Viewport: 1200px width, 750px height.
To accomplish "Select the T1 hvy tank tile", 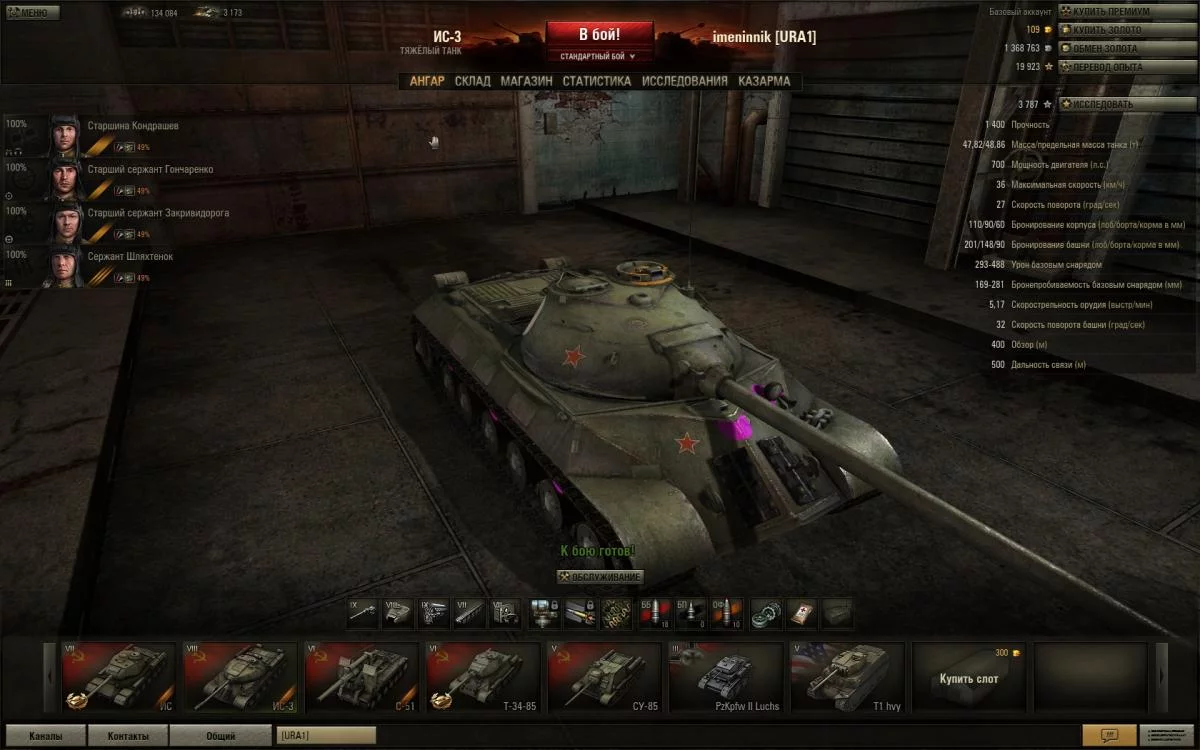I will [848, 676].
